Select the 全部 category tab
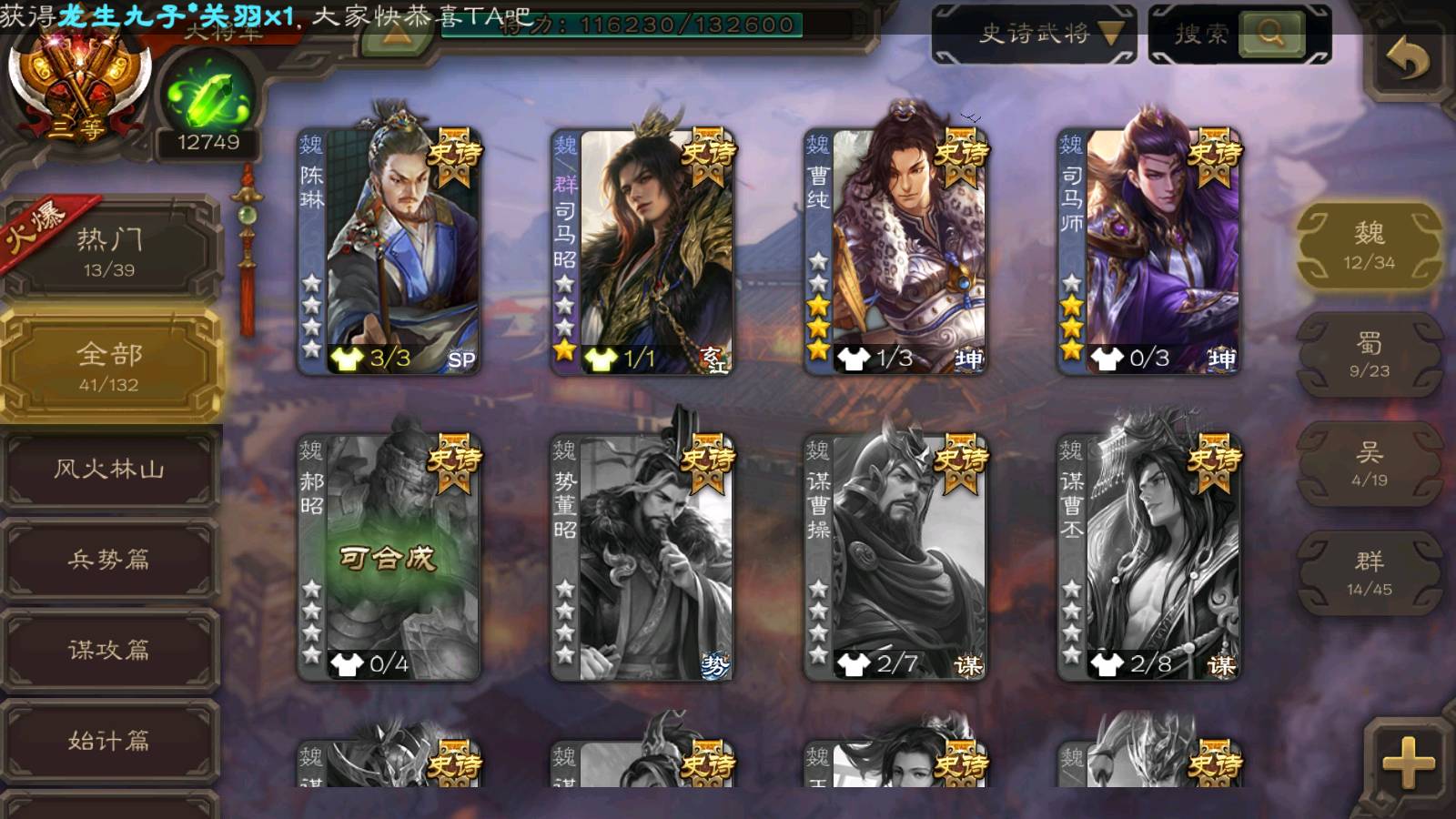Screen dimensions: 1456x819 [x=109, y=365]
